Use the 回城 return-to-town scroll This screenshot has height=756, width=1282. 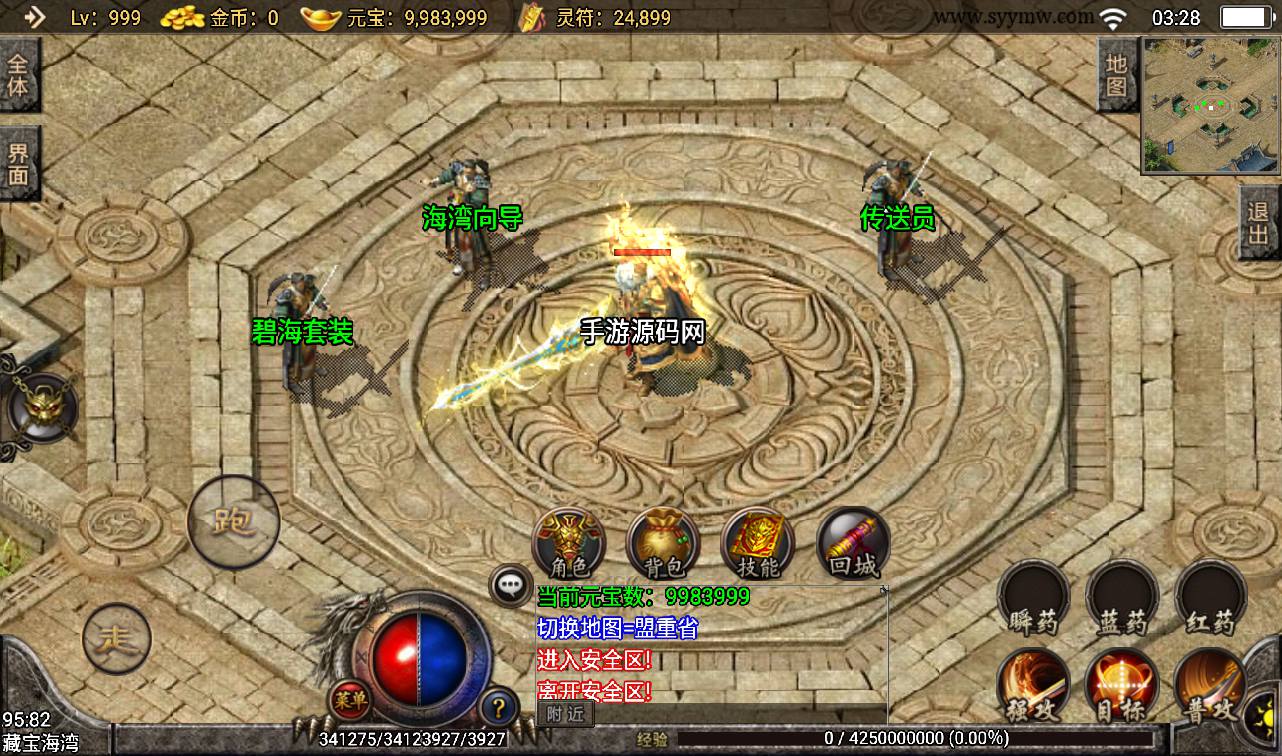[x=852, y=544]
